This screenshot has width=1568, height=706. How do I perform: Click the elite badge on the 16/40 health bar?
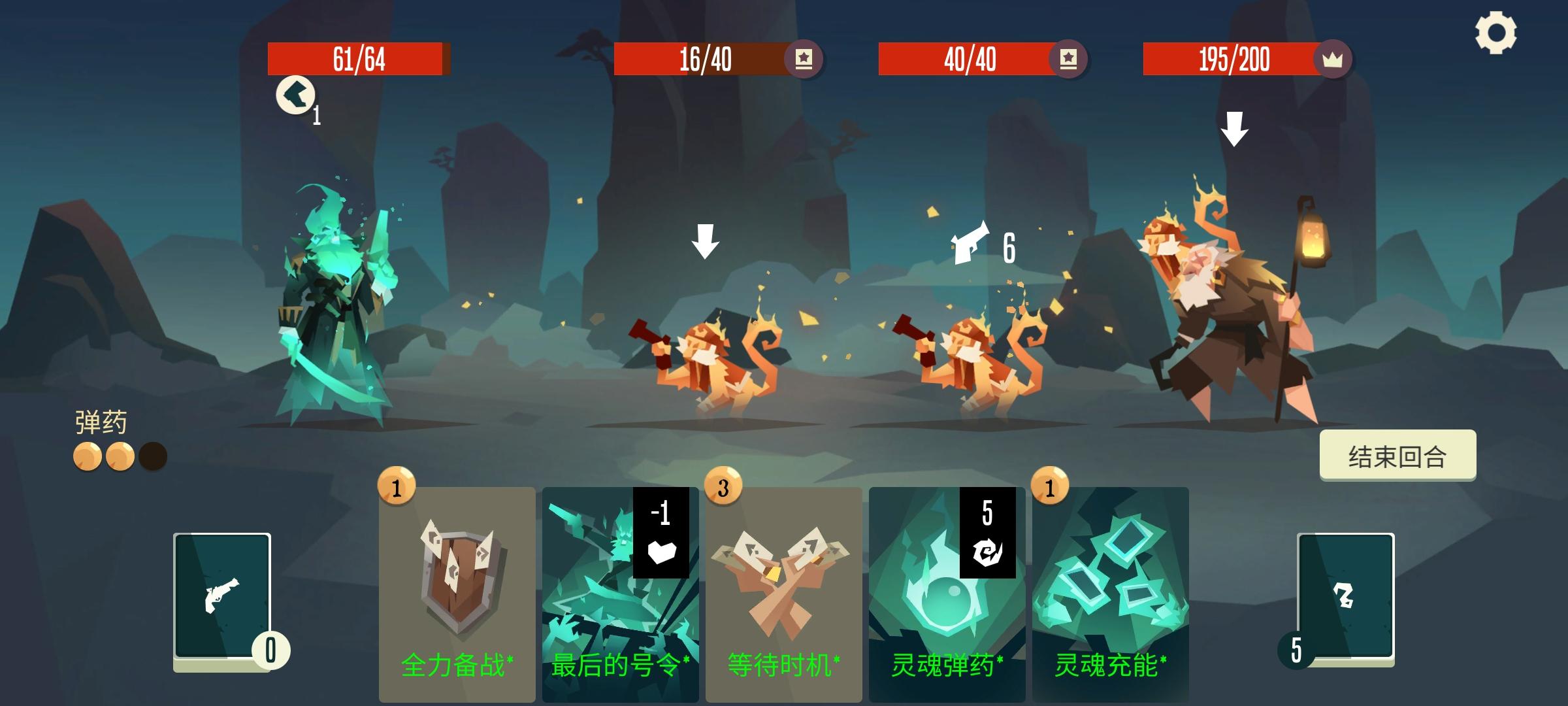click(803, 59)
